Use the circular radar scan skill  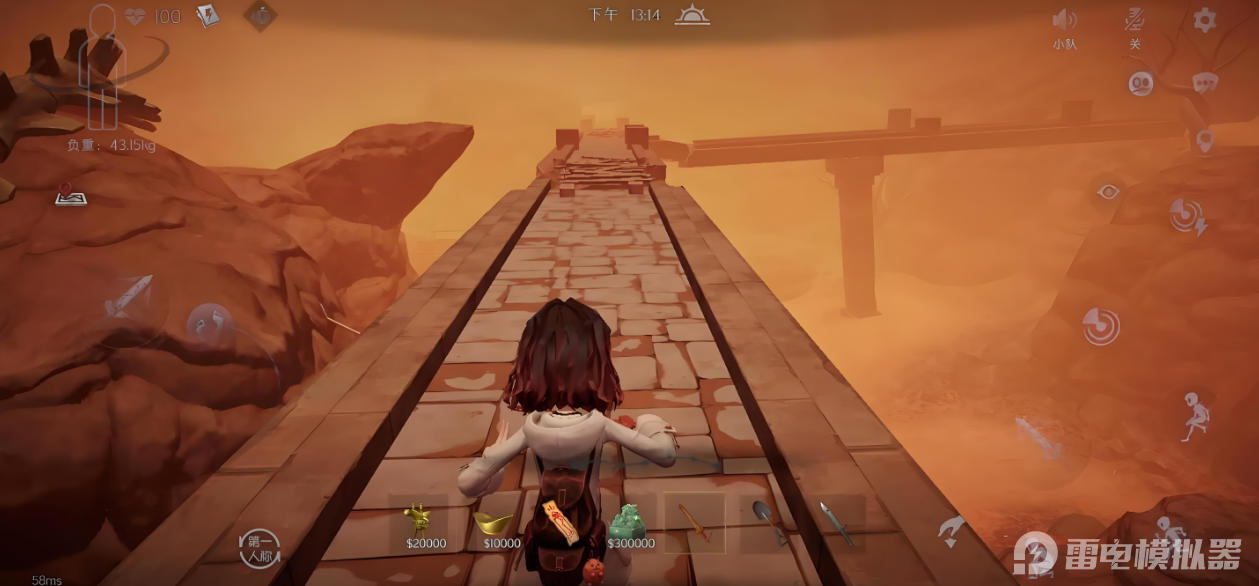pos(1100,326)
